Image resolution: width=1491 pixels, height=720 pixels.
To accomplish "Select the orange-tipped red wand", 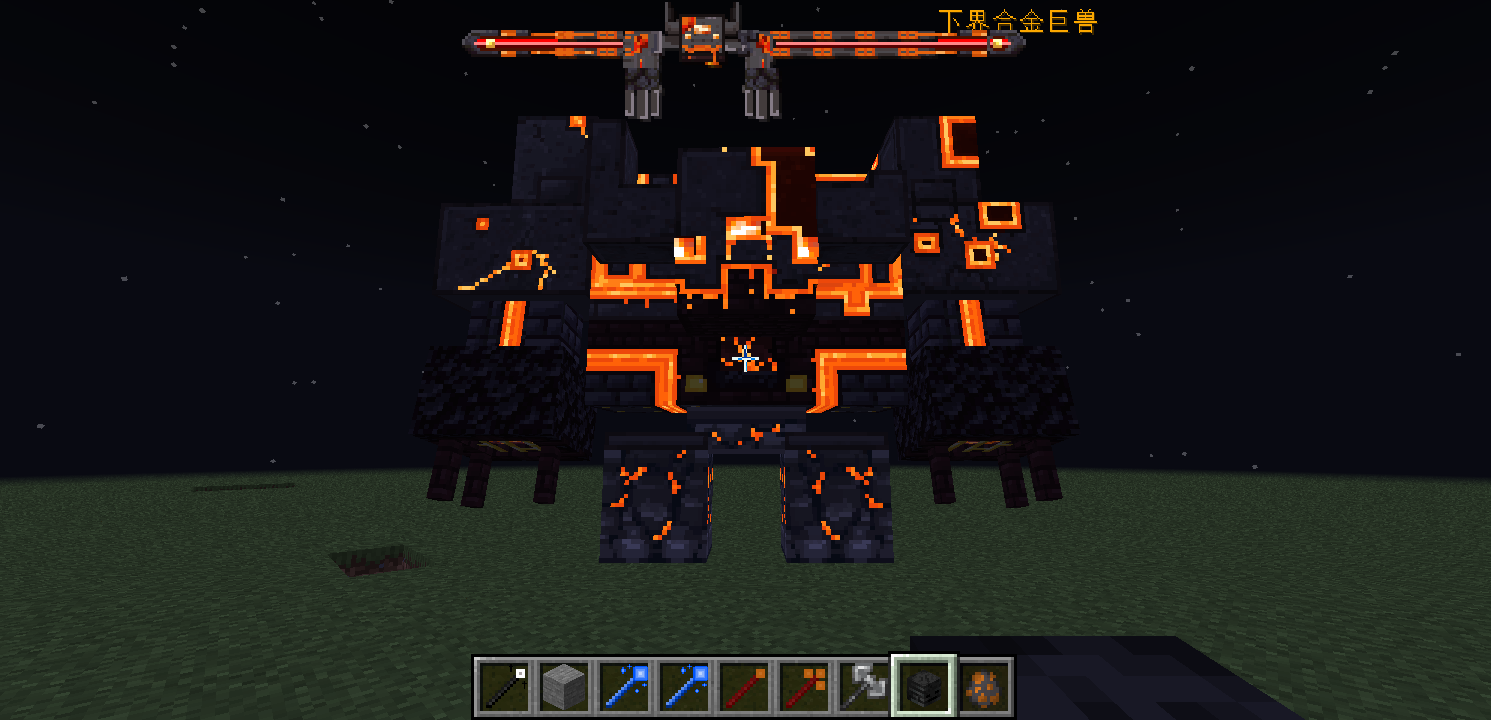I will 803,687.
